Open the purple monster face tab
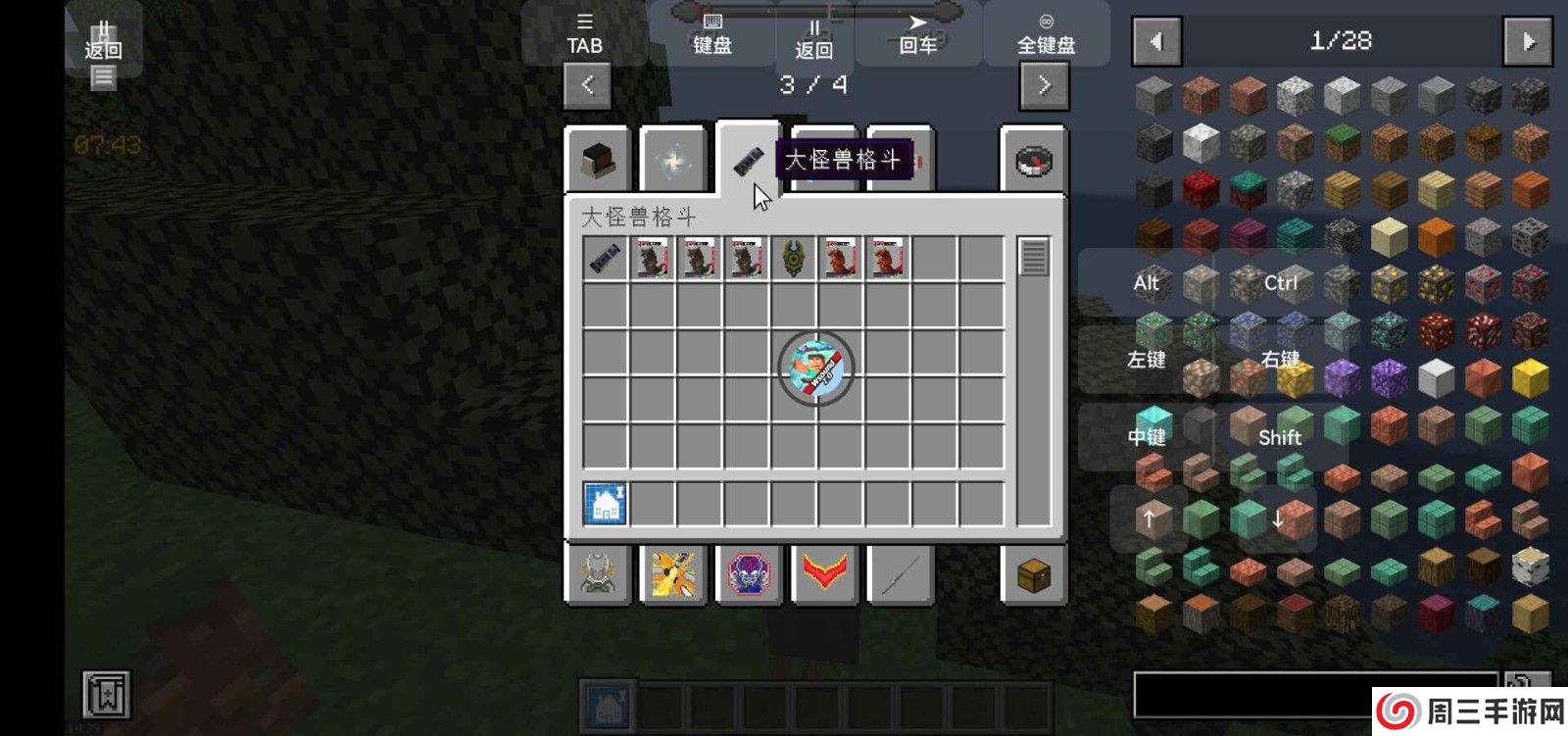The width and height of the screenshot is (1568, 736). [x=749, y=575]
